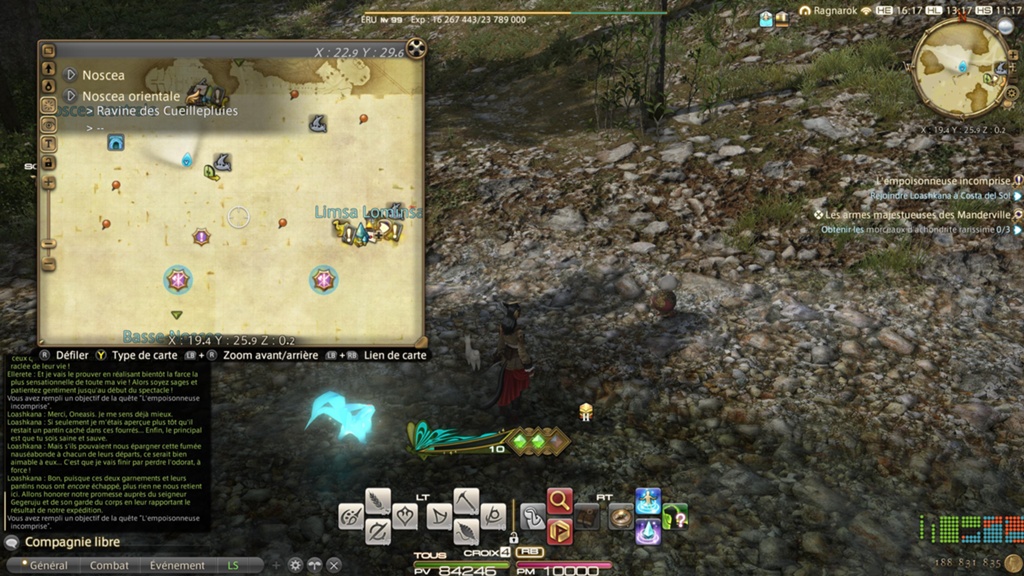This screenshot has width=1024, height=576.
Task: Click the map zoom-in plus button
Action: [48, 183]
